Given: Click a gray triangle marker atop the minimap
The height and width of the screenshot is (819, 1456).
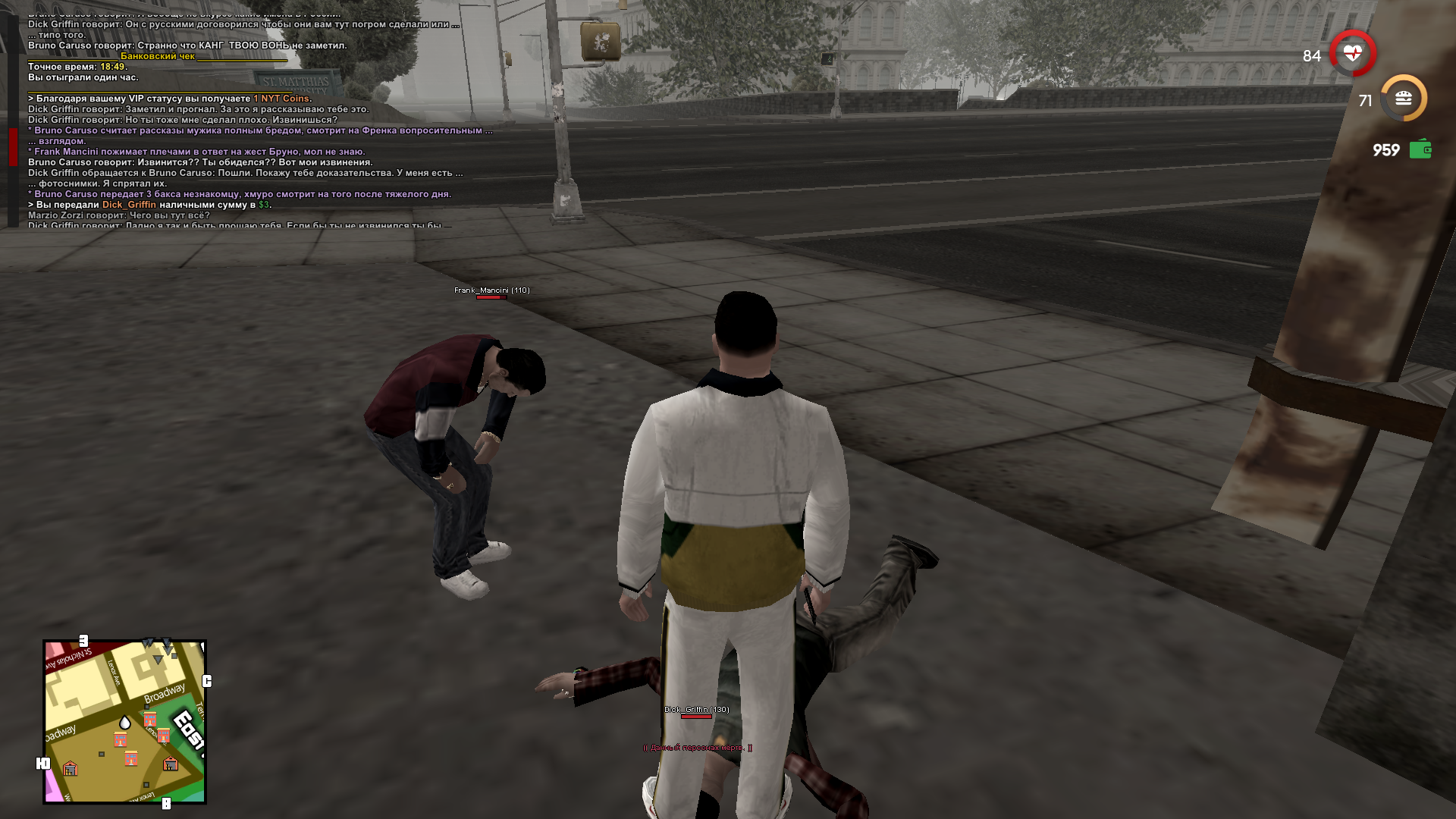Looking at the screenshot, I should tap(158, 659).
